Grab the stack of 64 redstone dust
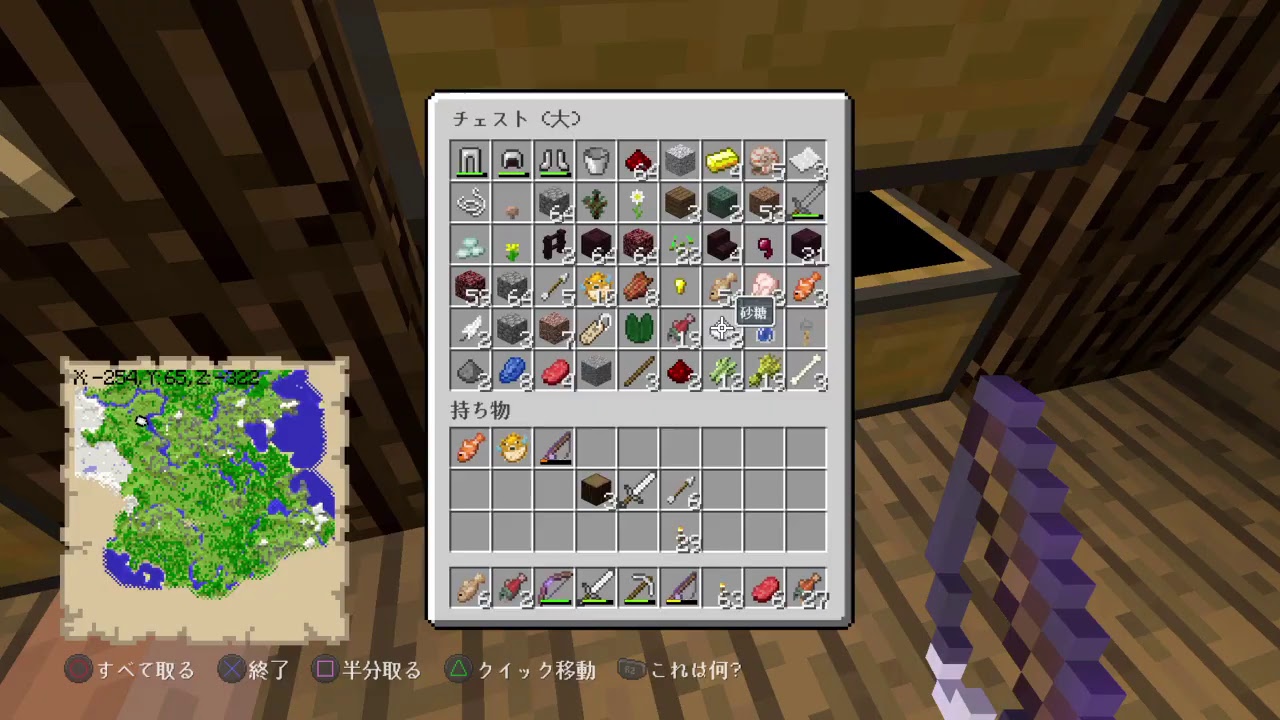1280x720 pixels. click(x=638, y=162)
